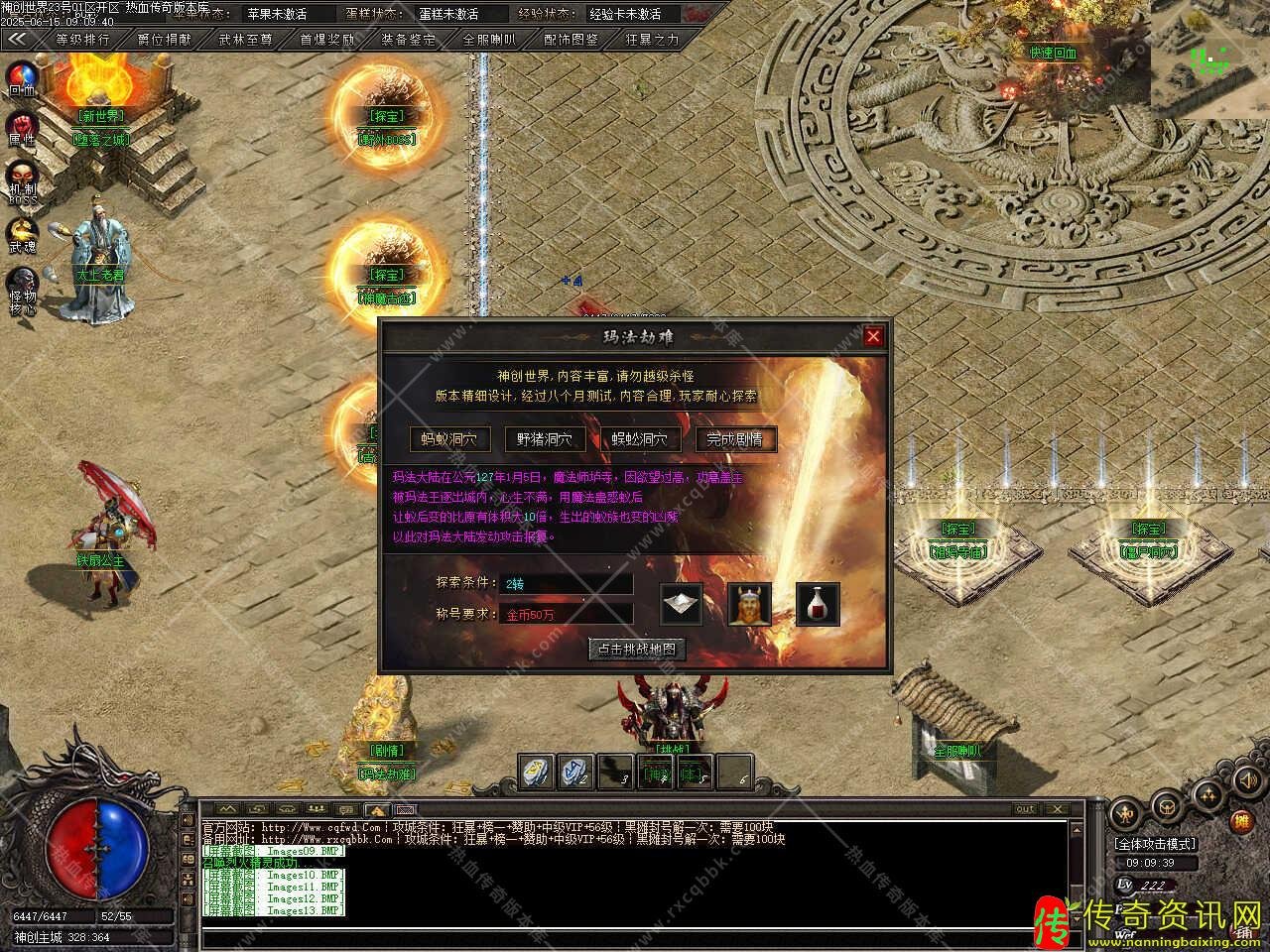Inspect the horned helmet warrior reward icon

coord(749,604)
